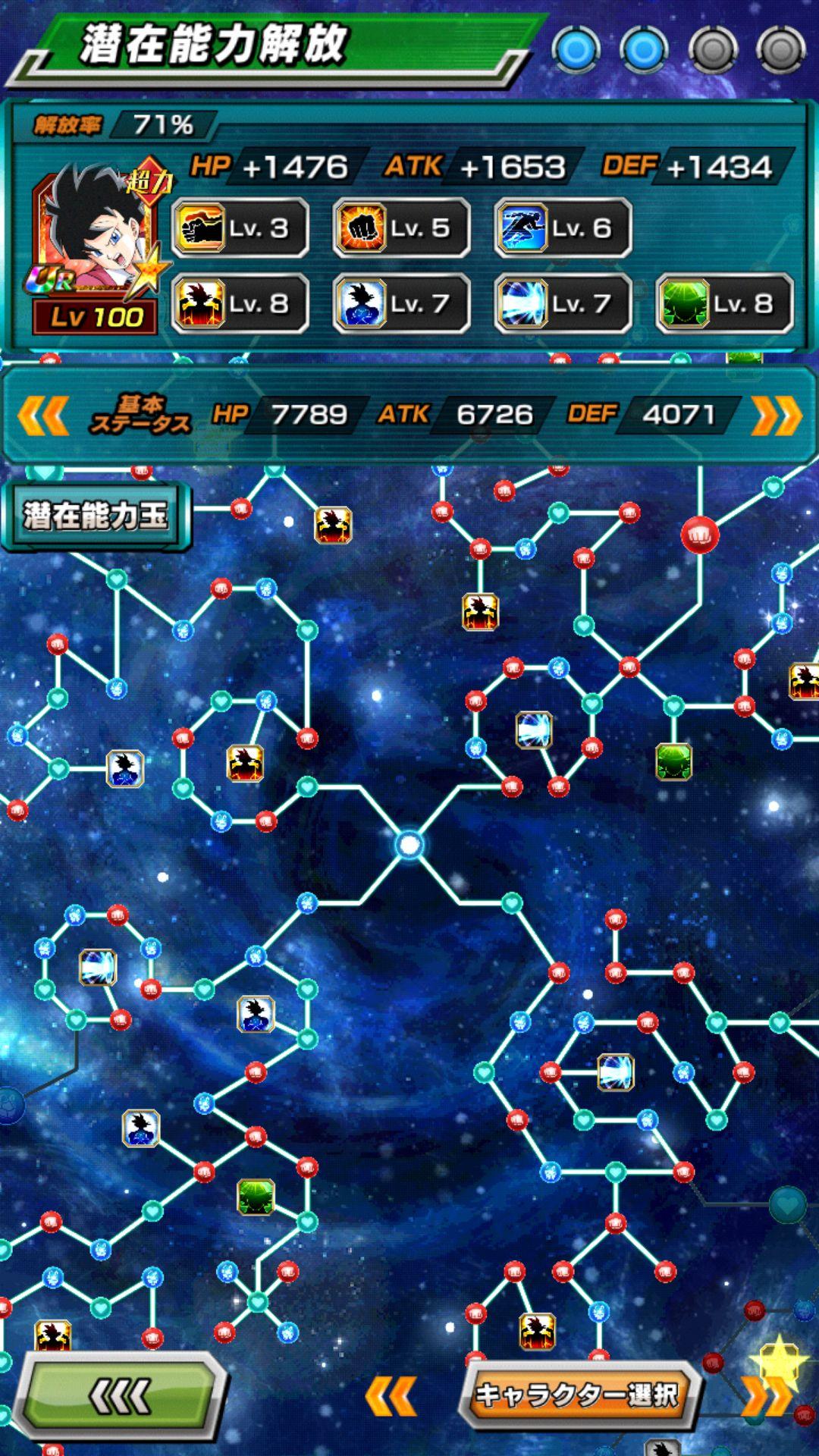Select the glowing center node of the map
Viewport: 819px width, 1456px height.
coord(409,844)
